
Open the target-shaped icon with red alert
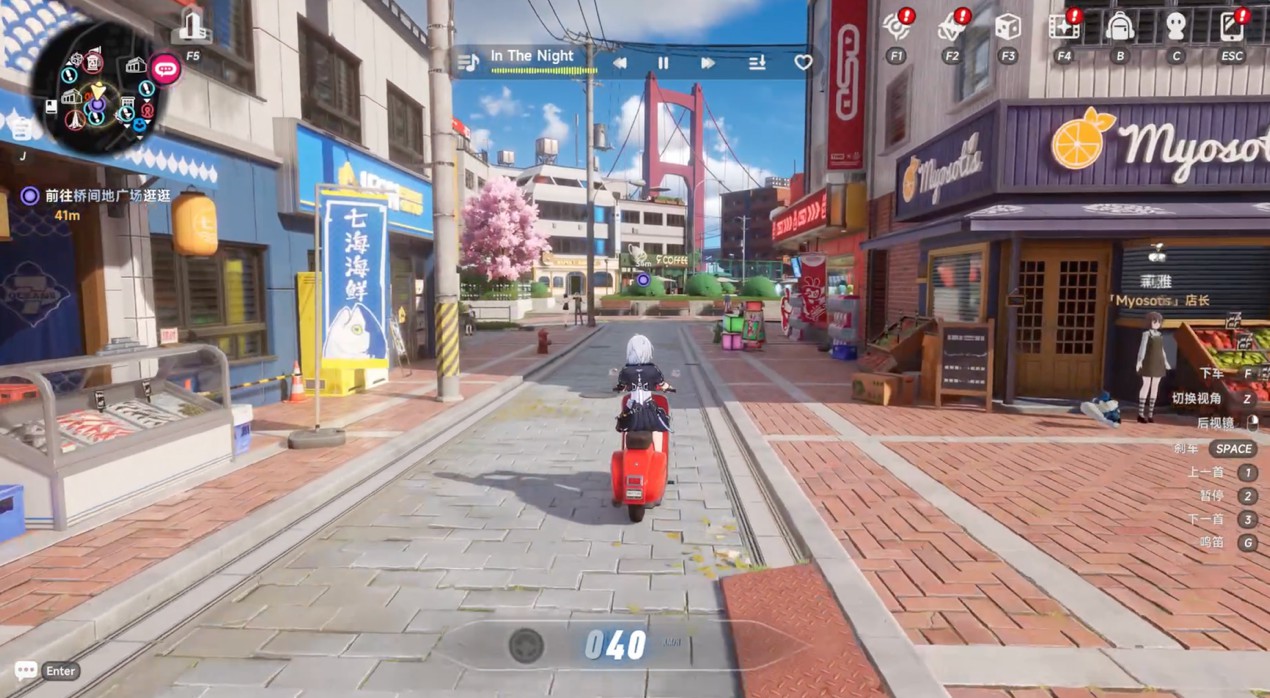896,27
